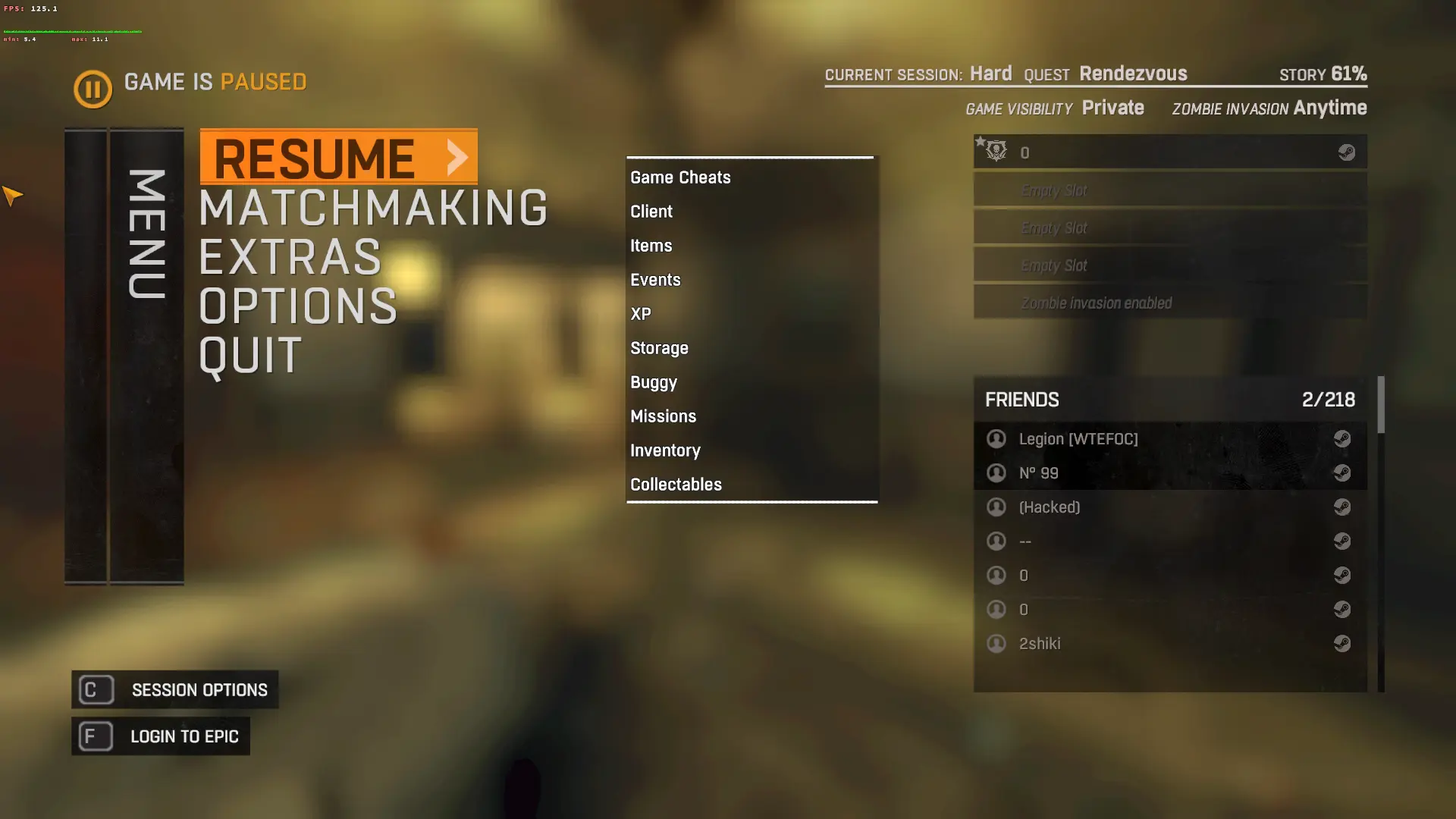
Task: Select friend Legion [WTEFOC] in the friends list
Action: (1078, 439)
